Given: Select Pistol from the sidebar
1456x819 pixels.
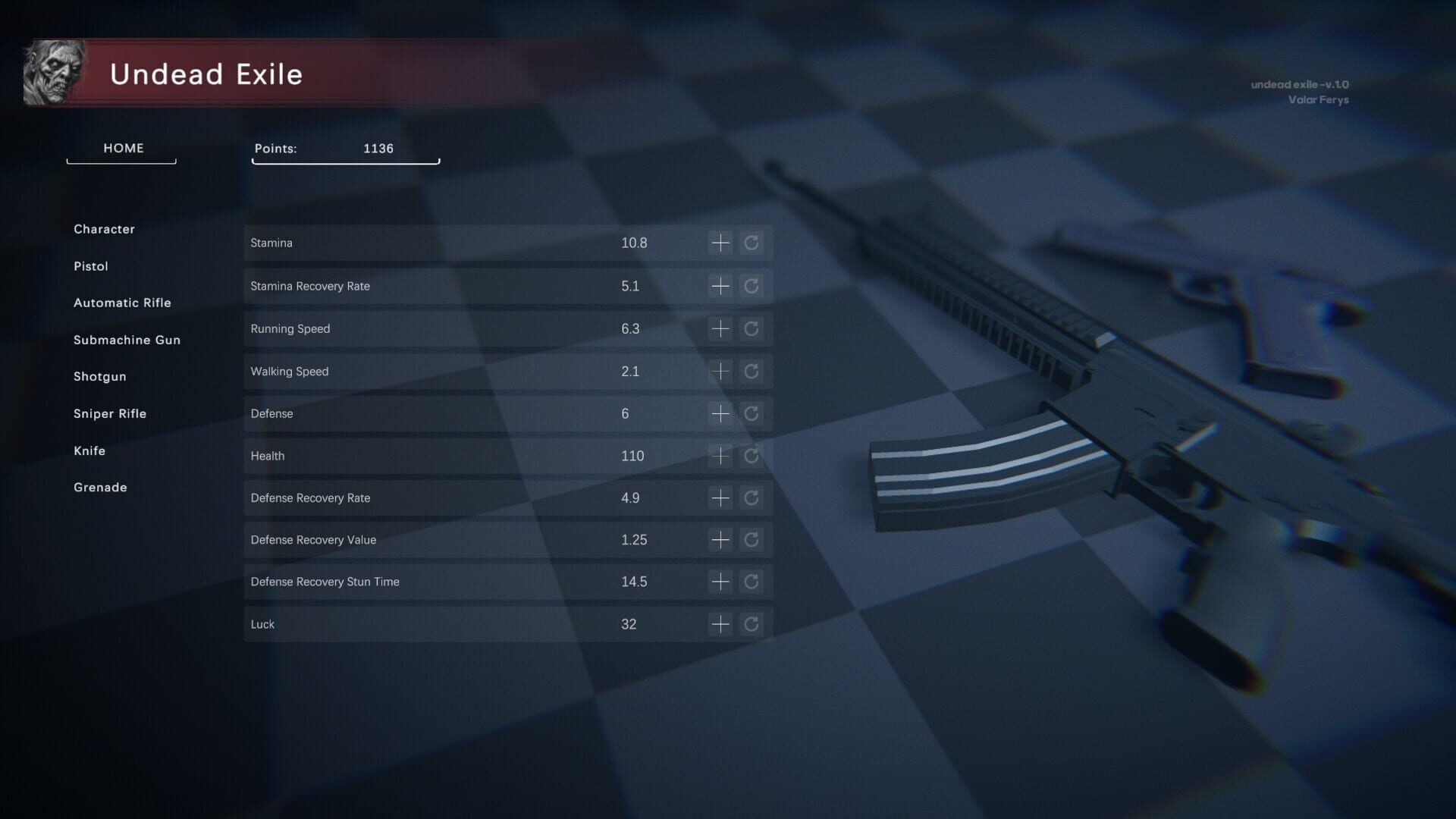Looking at the screenshot, I should pyautogui.click(x=90, y=266).
